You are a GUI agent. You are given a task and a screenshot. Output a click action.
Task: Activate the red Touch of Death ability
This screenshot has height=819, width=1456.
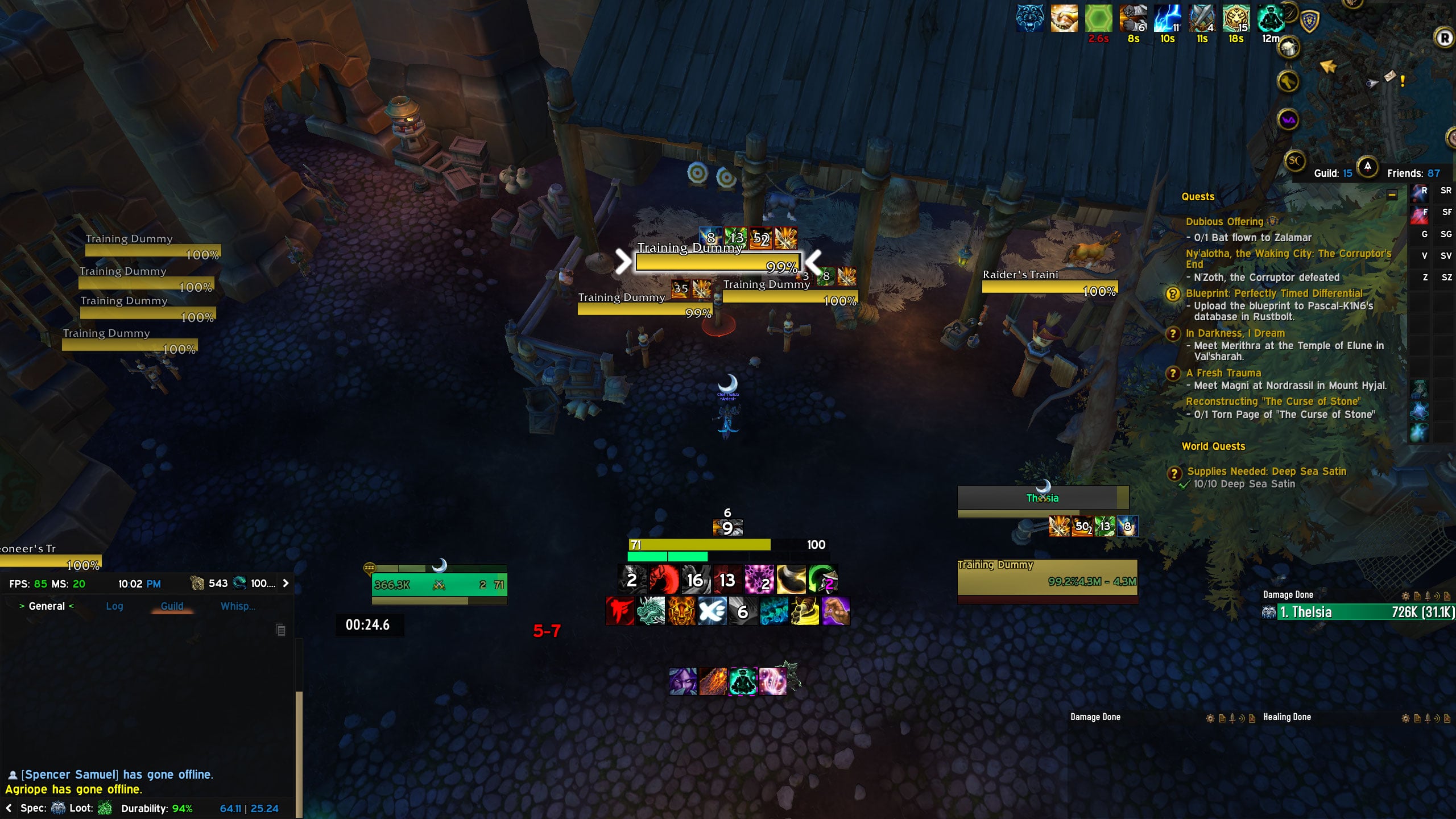(621, 612)
